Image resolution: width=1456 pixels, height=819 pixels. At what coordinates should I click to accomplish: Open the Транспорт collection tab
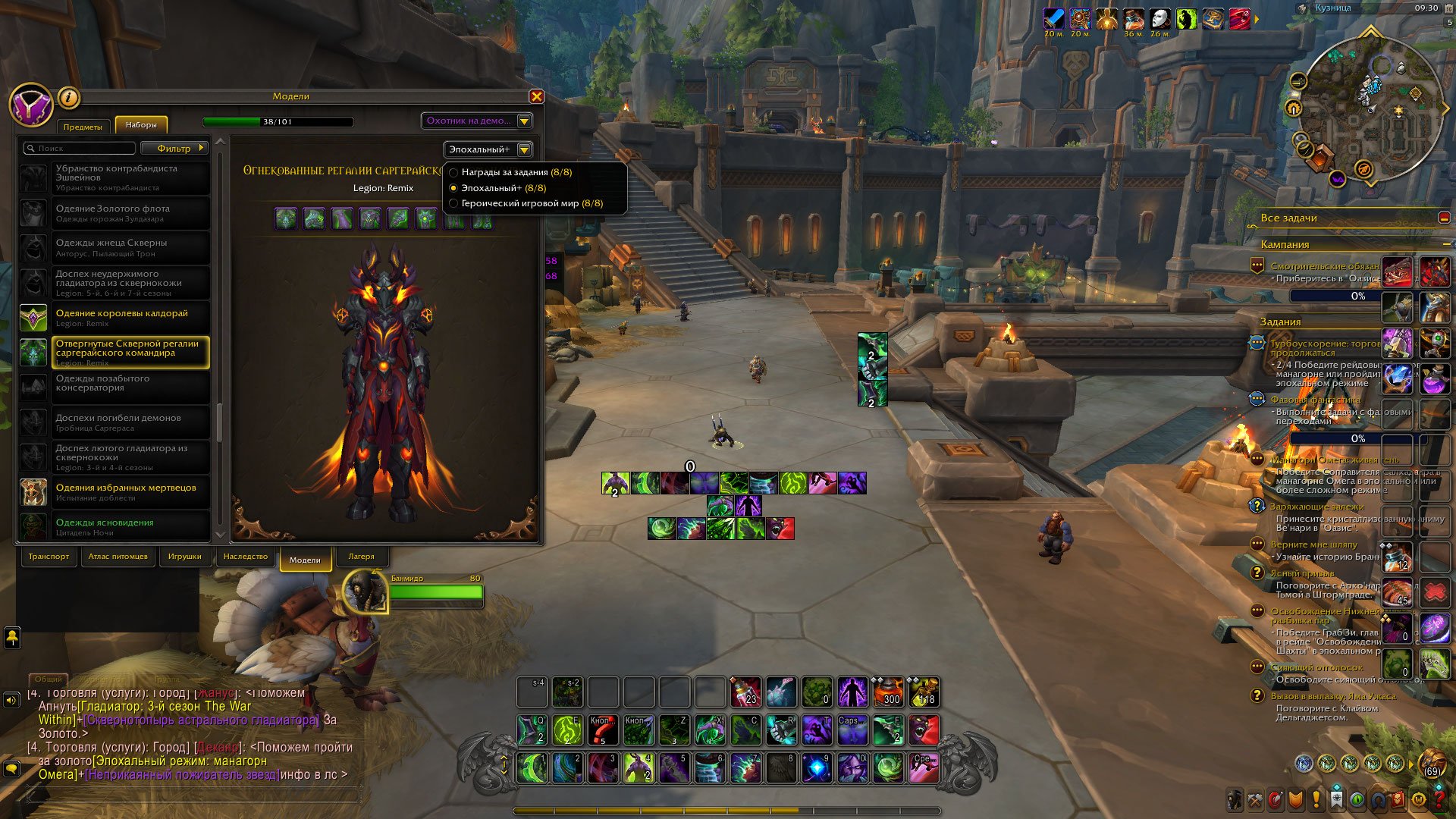coord(49,557)
